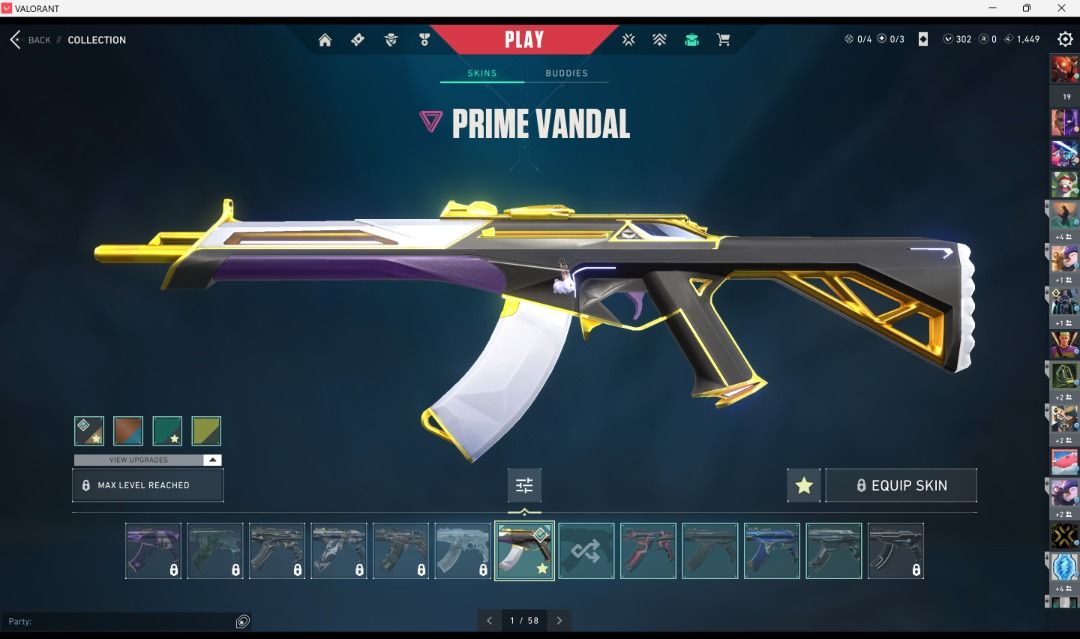Choose the yellow-green variant swatch
This screenshot has width=1080, height=639.
click(x=206, y=431)
